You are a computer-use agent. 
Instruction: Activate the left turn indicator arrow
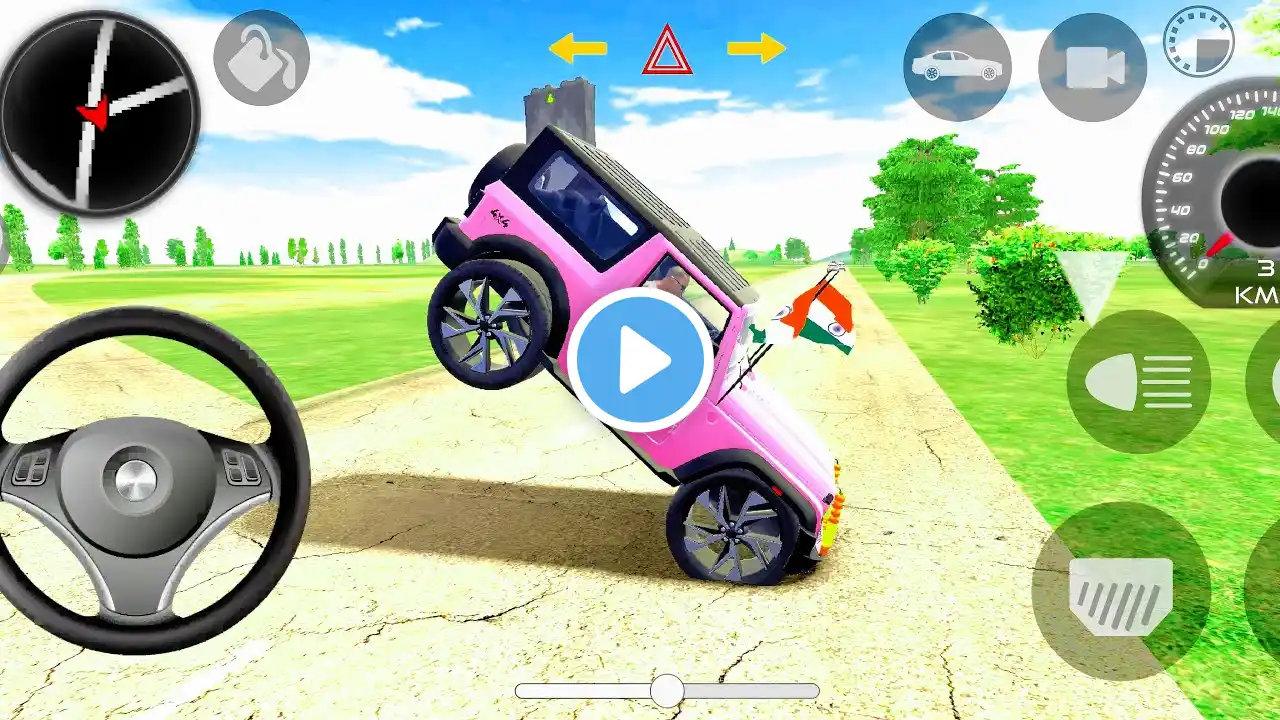(x=577, y=47)
